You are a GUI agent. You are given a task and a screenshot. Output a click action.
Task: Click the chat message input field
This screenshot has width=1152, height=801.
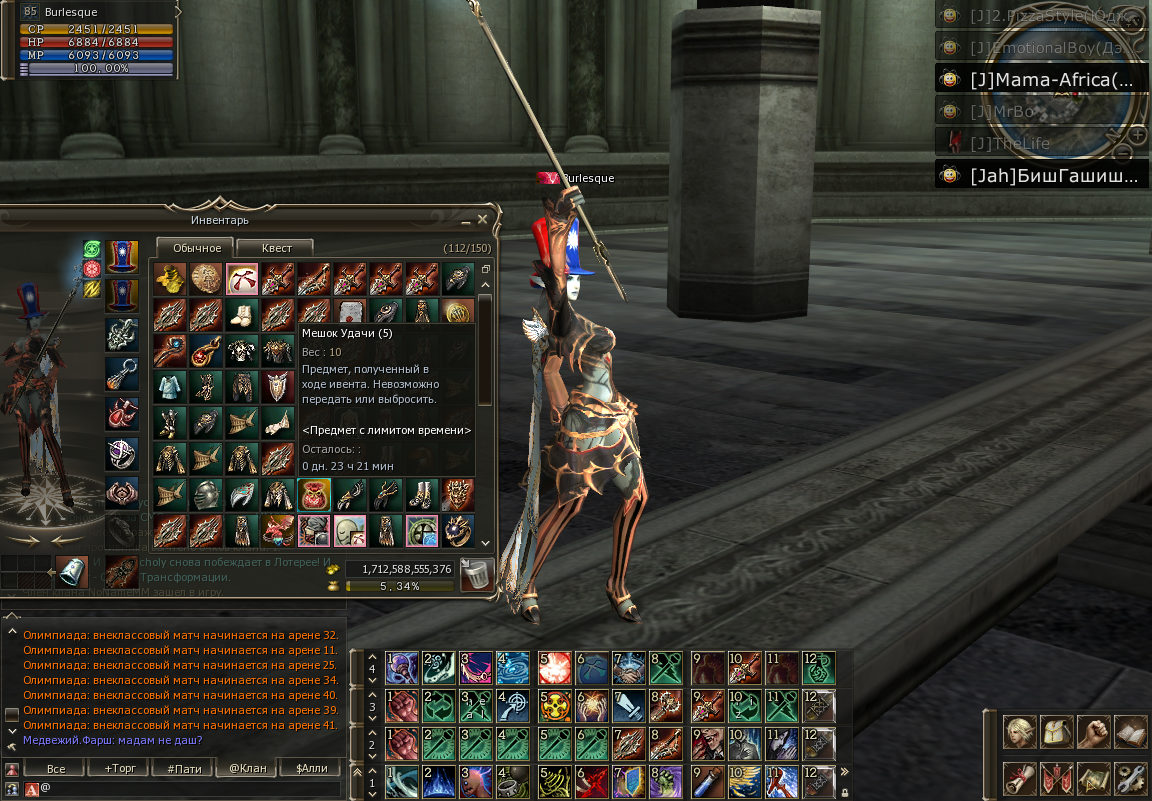[x=190, y=789]
